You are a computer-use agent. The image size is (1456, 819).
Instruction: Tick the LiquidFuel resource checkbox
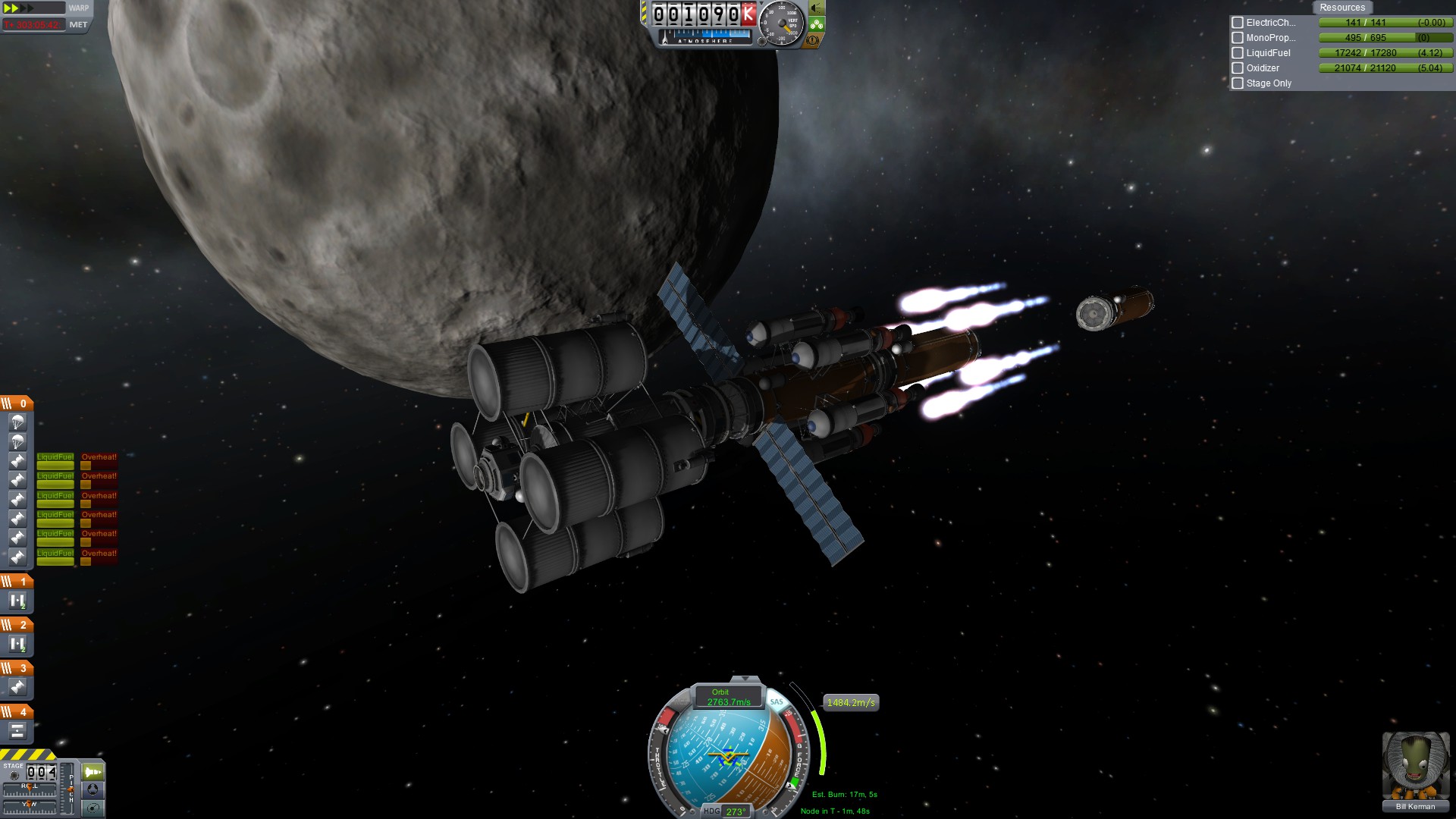[1238, 53]
